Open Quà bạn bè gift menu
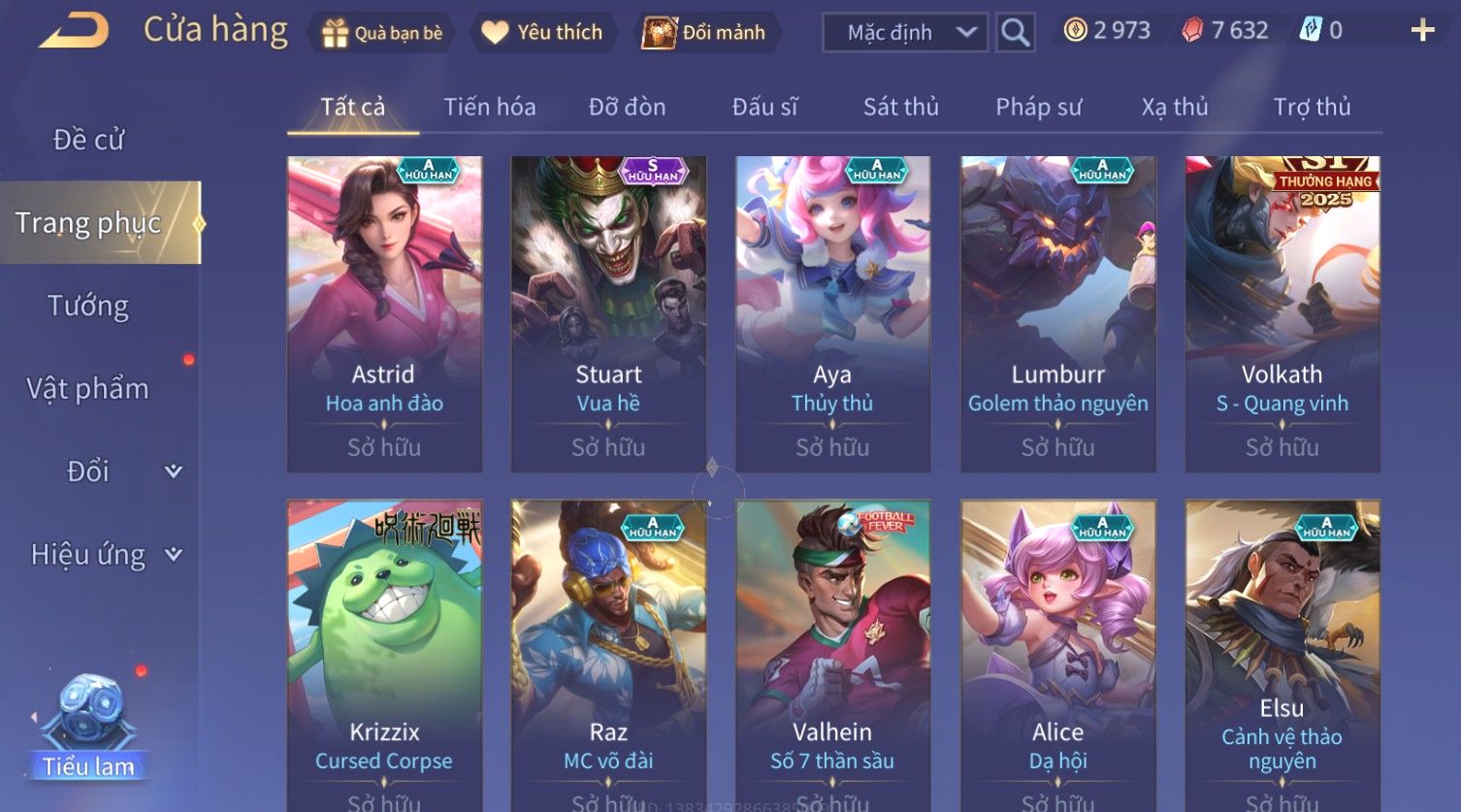 click(x=382, y=33)
